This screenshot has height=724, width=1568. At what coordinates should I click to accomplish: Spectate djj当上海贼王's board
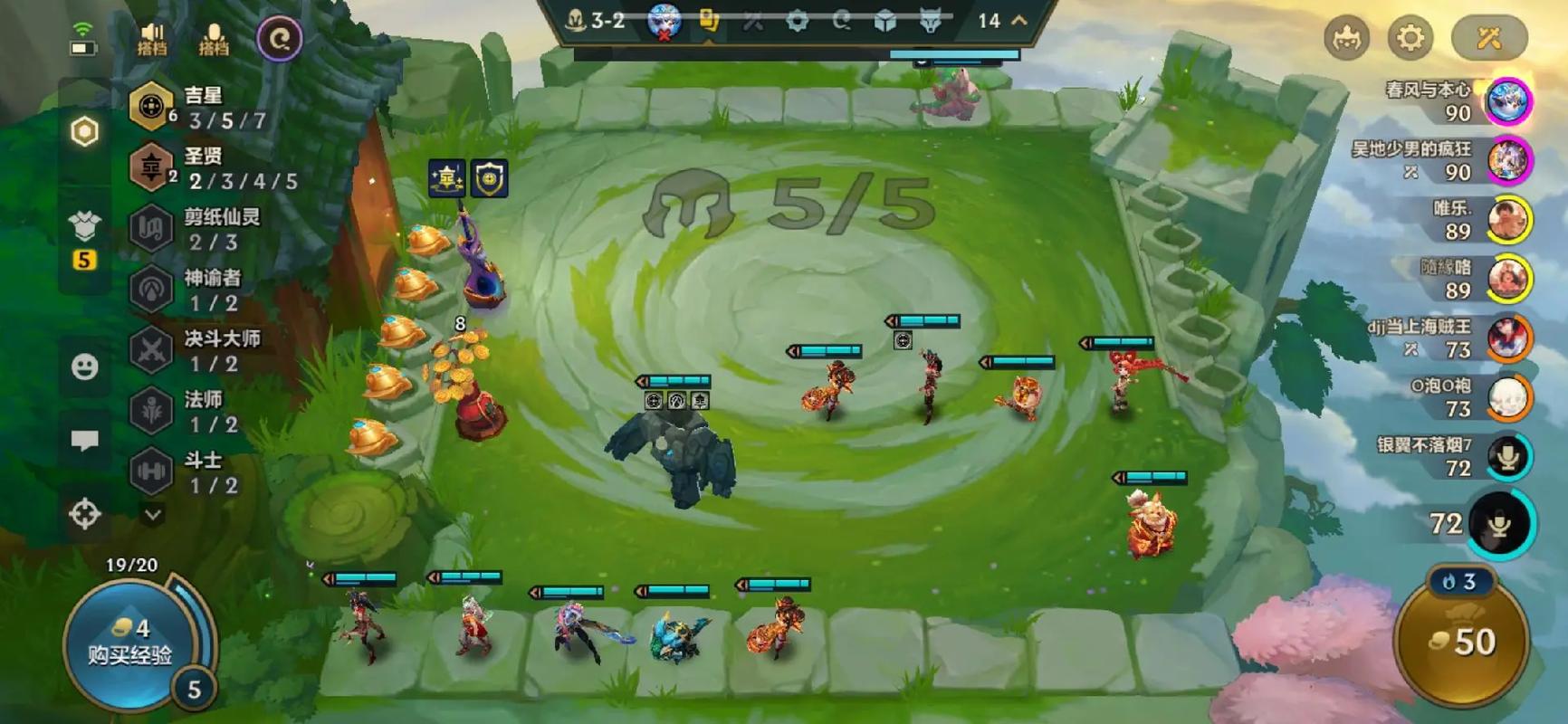pyautogui.click(x=1508, y=338)
